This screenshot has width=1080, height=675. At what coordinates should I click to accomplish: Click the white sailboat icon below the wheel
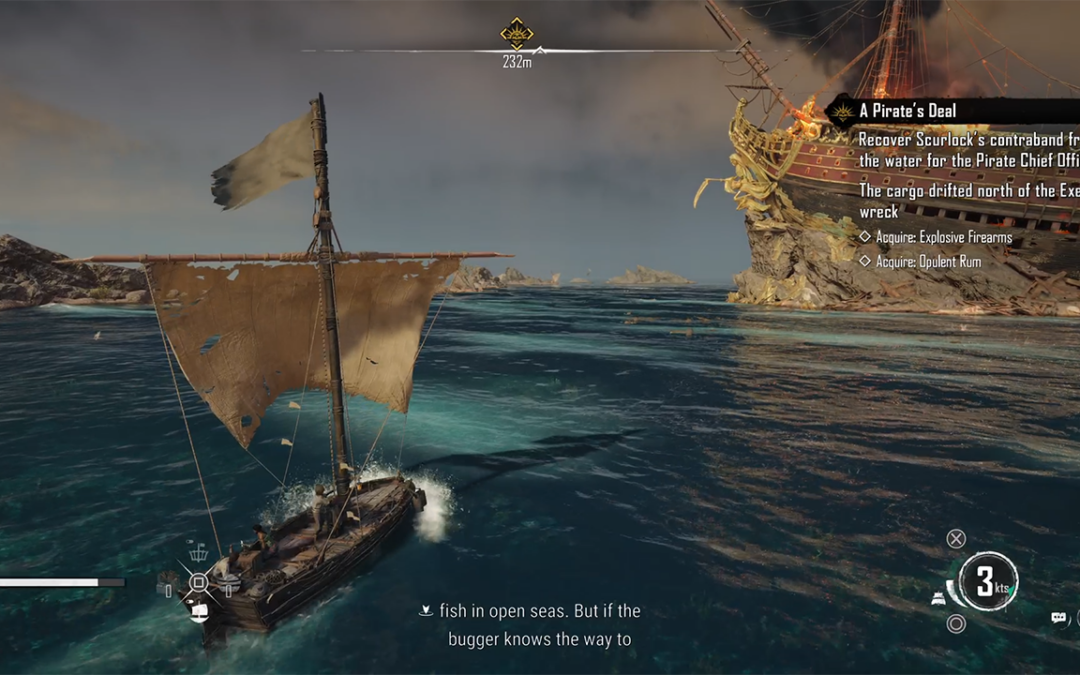[x=198, y=611]
